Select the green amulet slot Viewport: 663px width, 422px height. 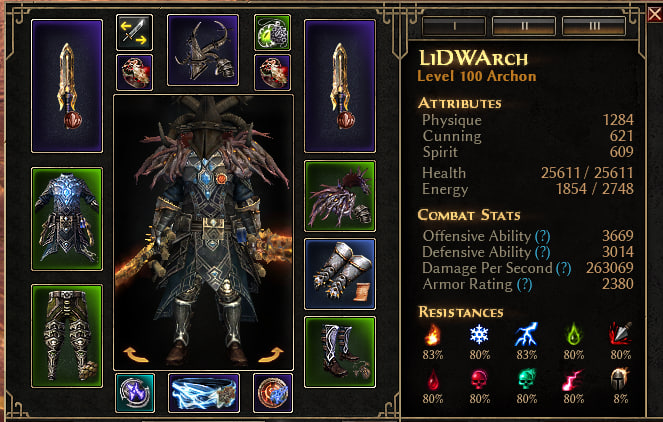[272, 32]
